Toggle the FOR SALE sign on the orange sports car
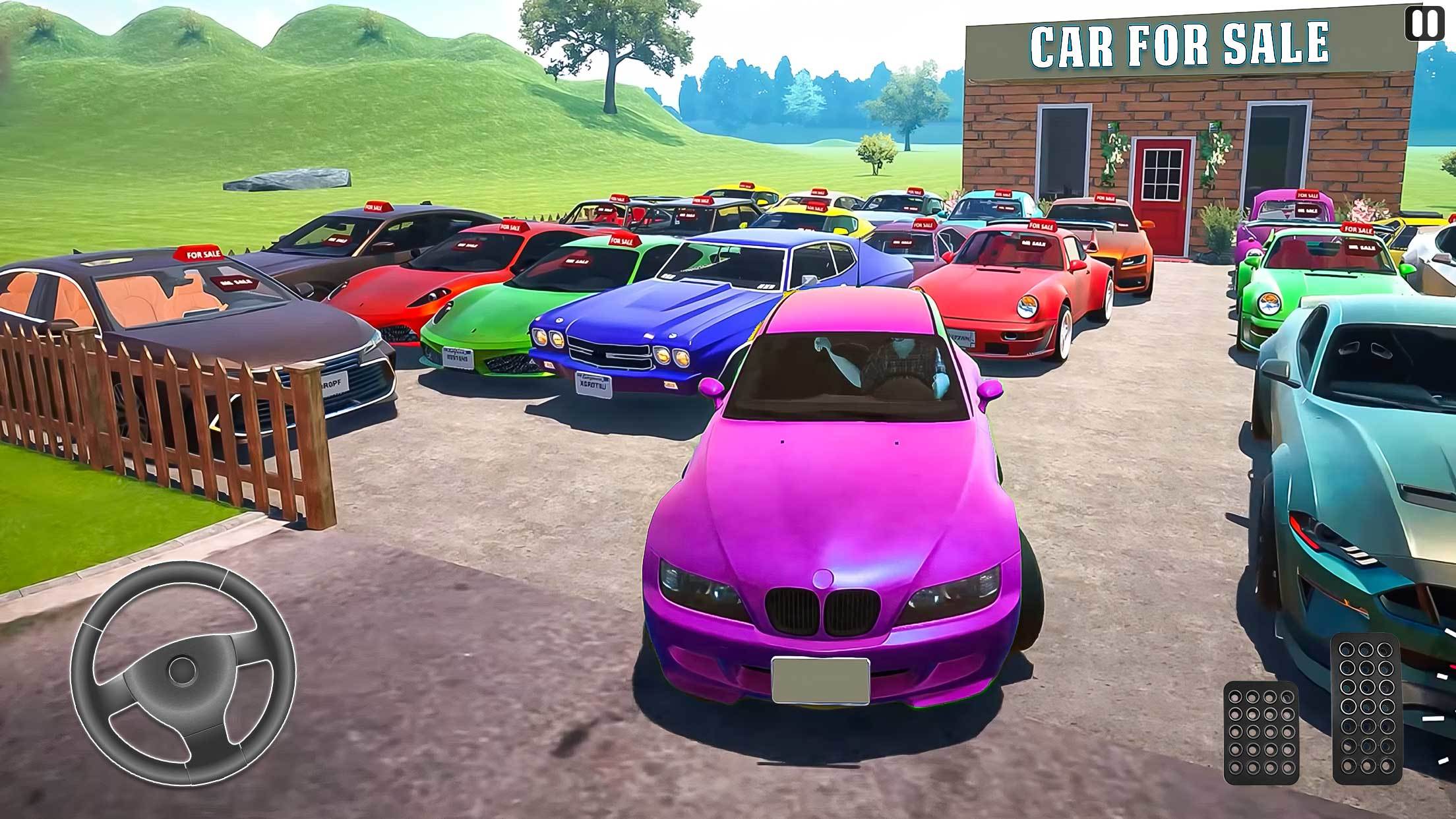This screenshot has width=1456, height=819. coord(1105,197)
